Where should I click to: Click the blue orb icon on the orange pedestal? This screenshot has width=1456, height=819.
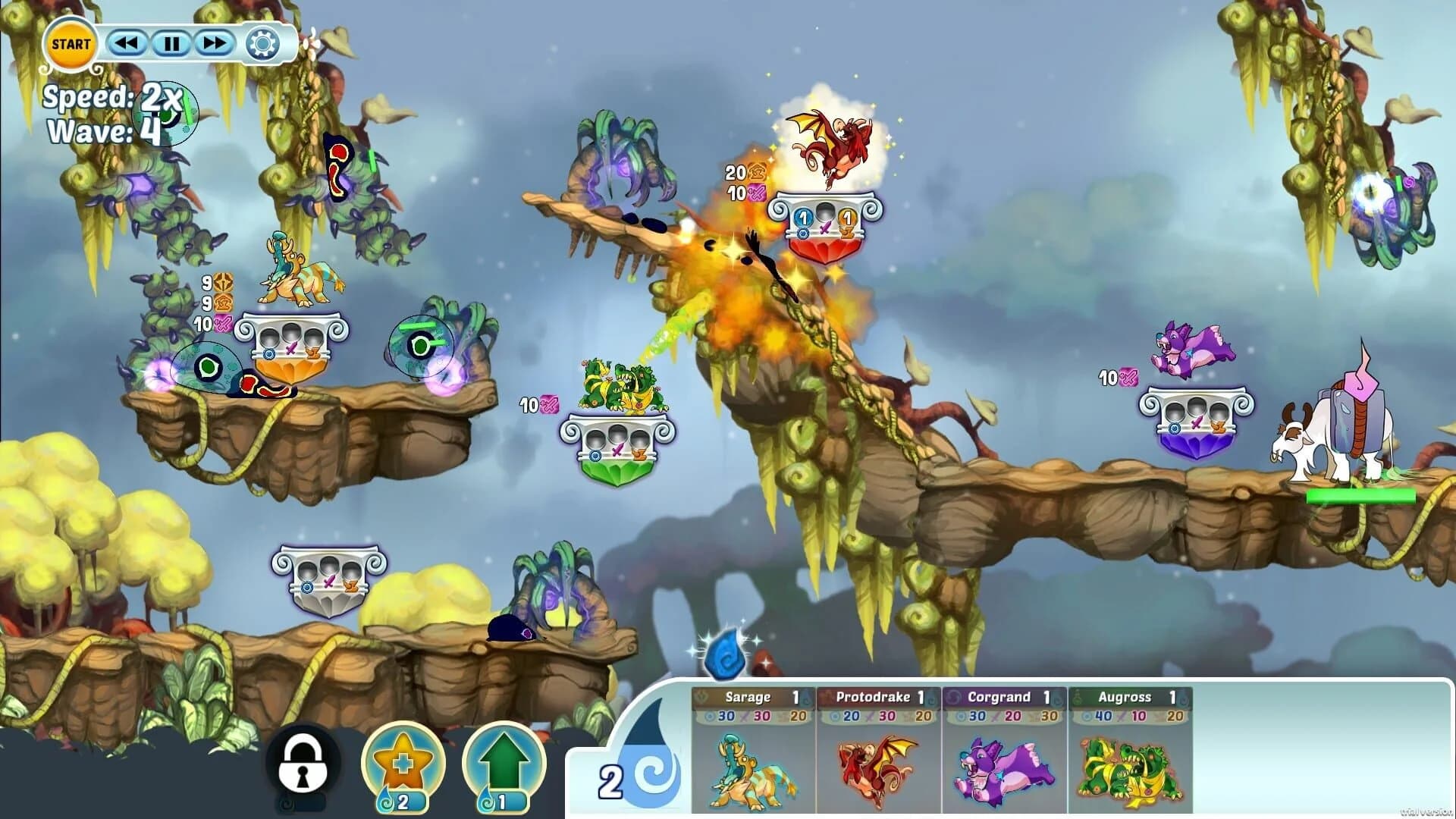(269, 354)
